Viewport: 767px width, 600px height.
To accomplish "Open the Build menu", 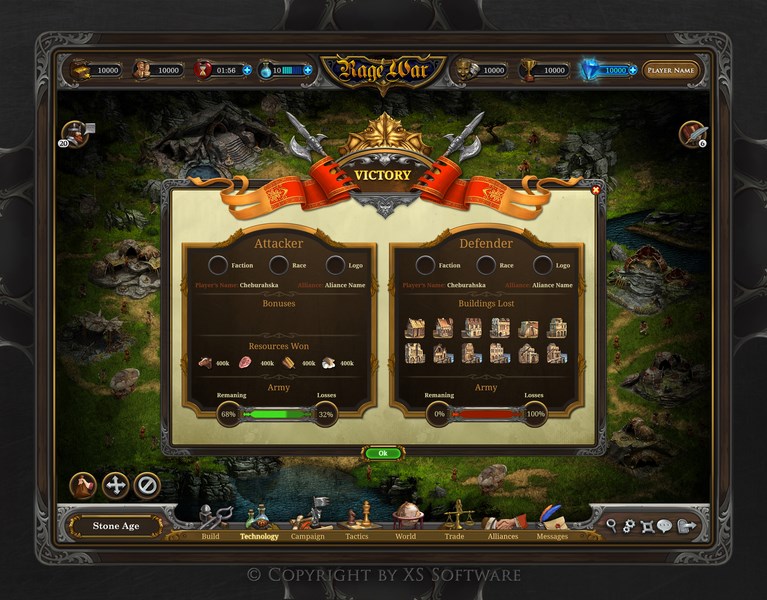I will (211, 521).
